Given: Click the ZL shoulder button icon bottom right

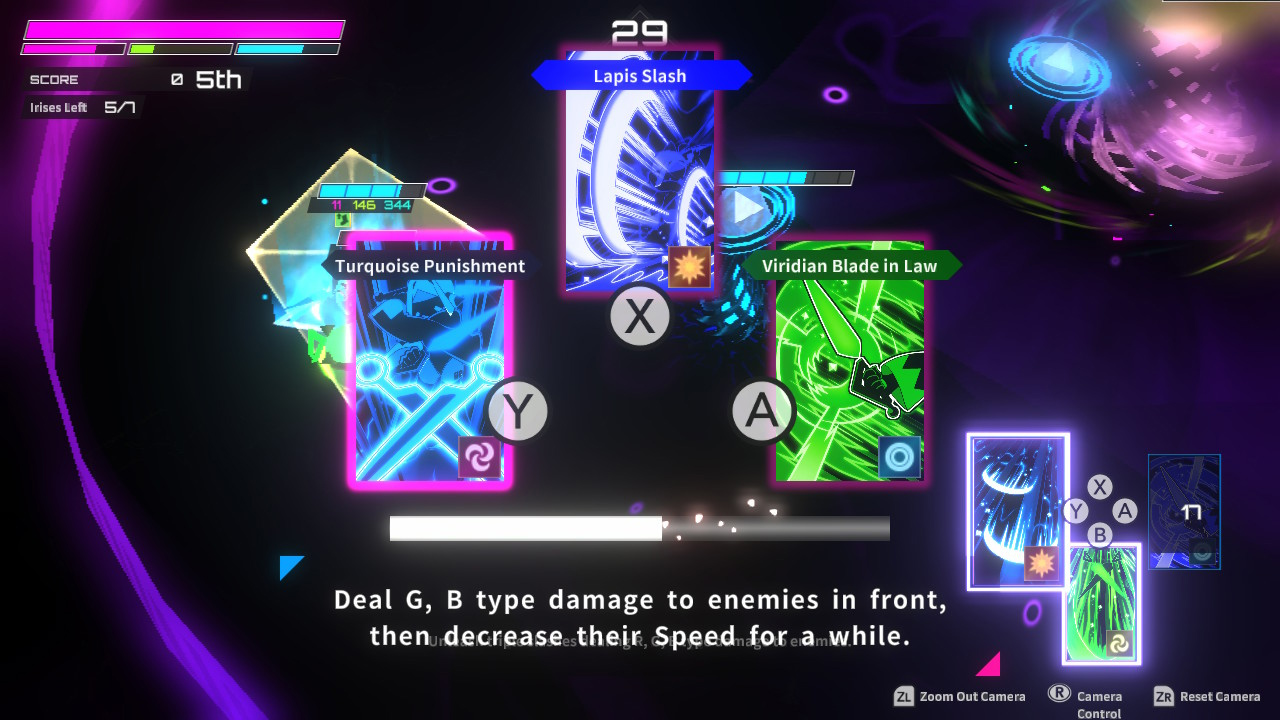Looking at the screenshot, I should [902, 696].
